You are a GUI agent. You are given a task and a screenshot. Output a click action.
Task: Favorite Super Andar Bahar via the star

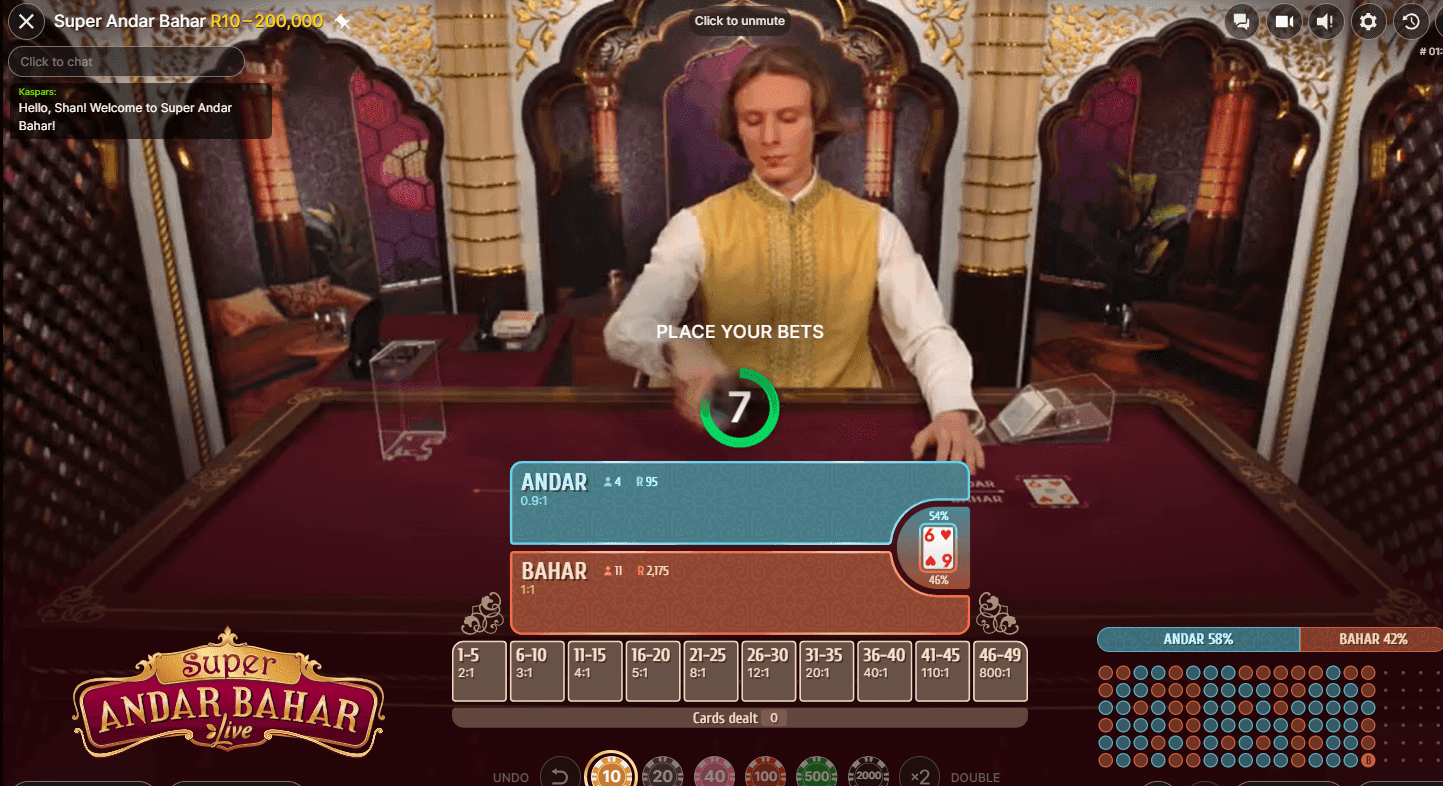pyautogui.click(x=341, y=19)
